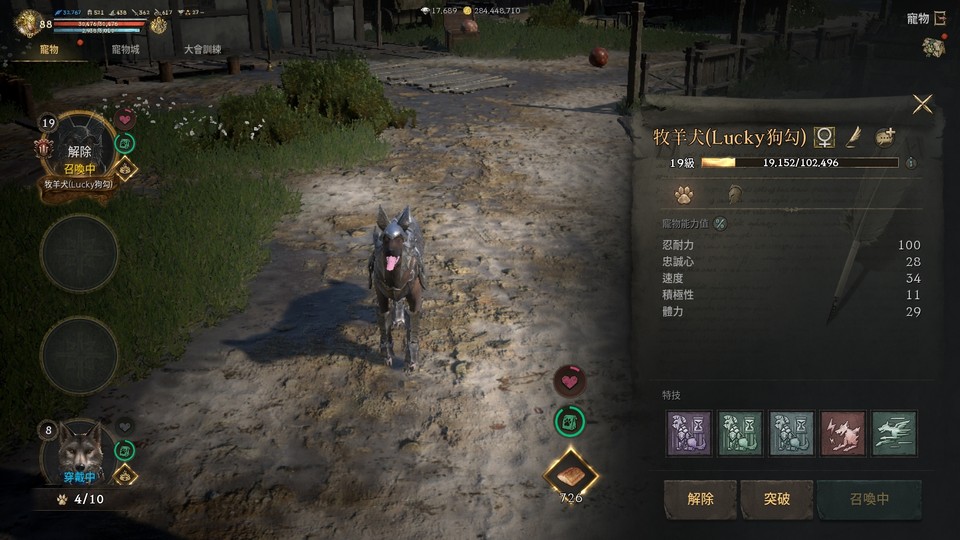The image size is (960, 540).
Task: Click the 召喚中 summon status button
Action: 868,499
